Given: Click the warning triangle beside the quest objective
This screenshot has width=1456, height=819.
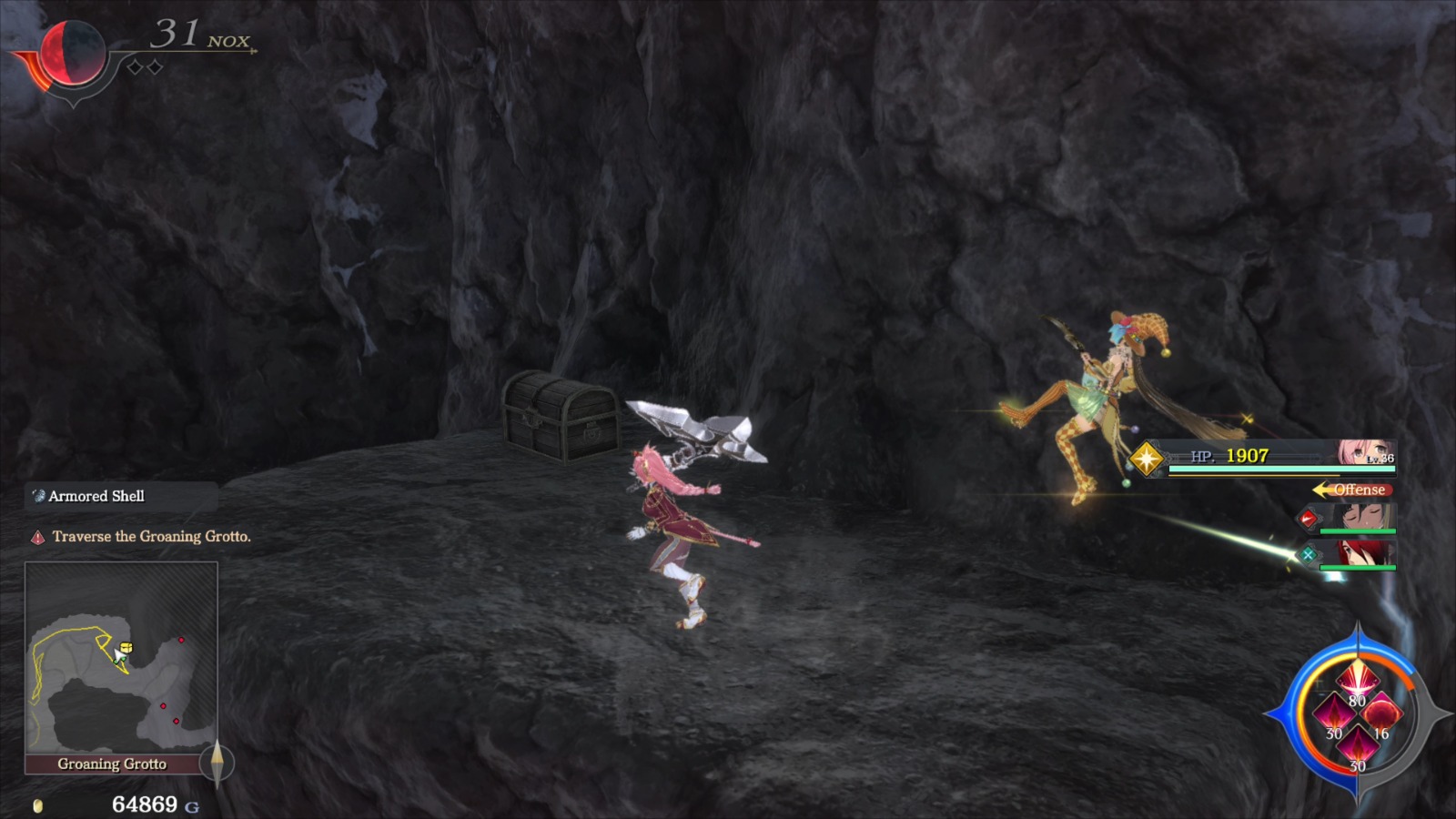Looking at the screenshot, I should [38, 537].
